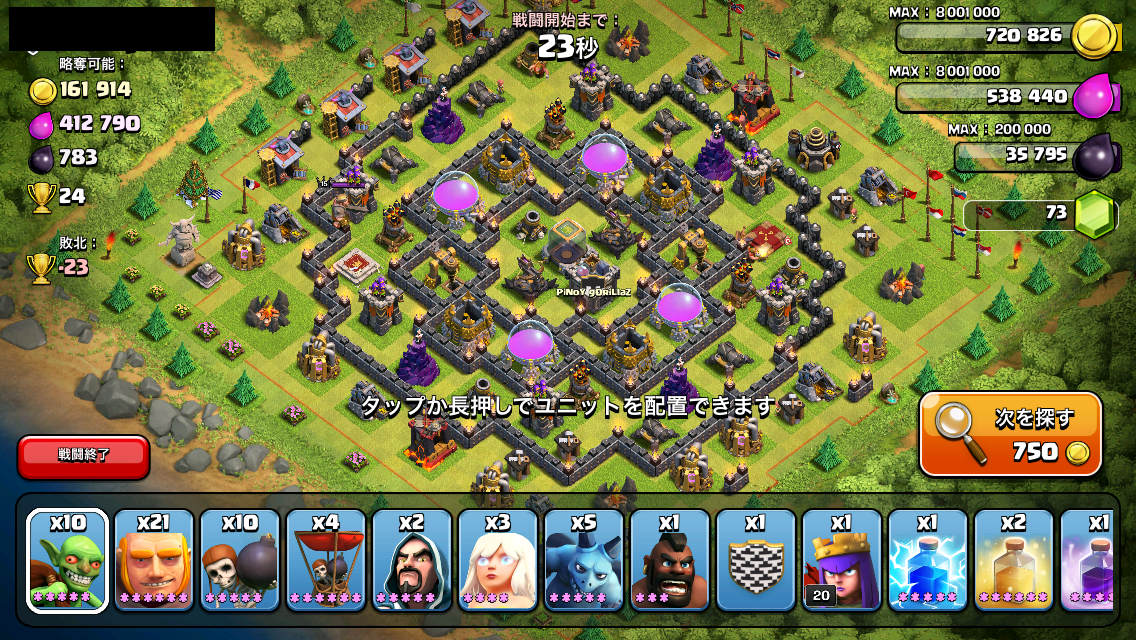This screenshot has height=640, width=1136.
Task: Select the Clan Castle reinforcements slot
Action: [755, 560]
